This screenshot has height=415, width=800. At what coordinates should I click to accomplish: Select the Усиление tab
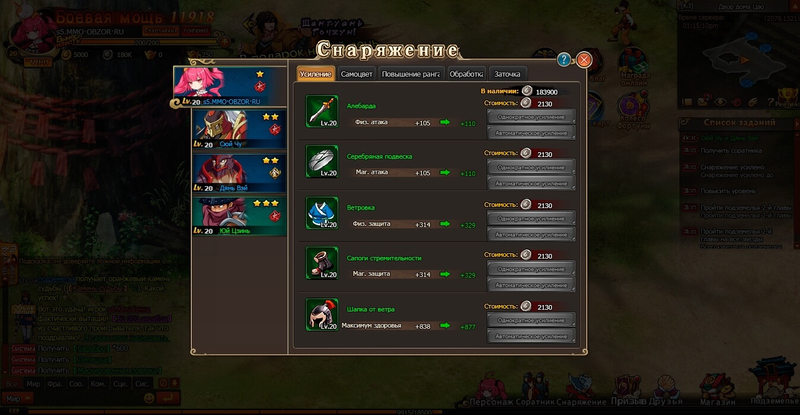click(x=315, y=74)
